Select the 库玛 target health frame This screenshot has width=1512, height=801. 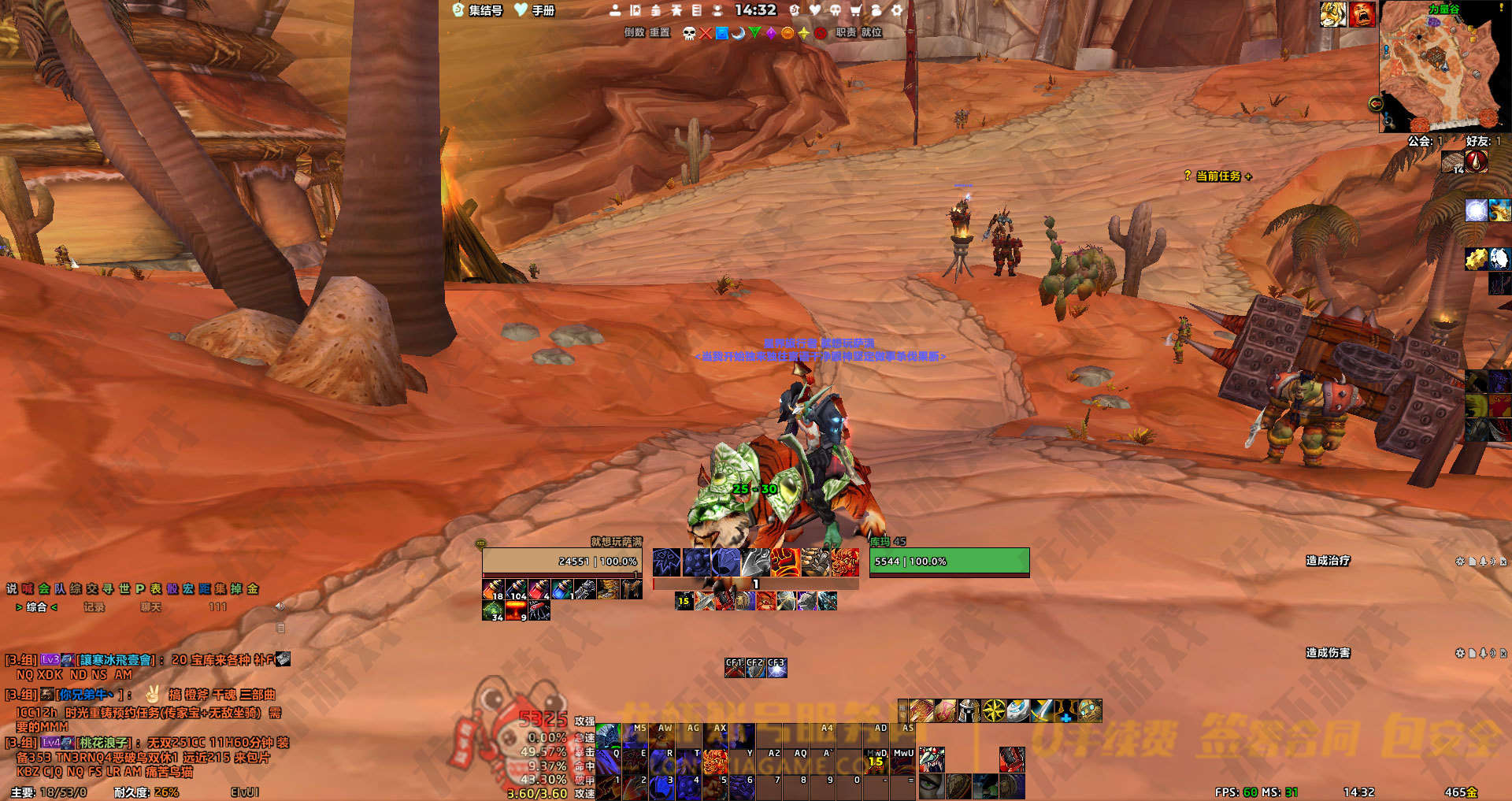949,562
